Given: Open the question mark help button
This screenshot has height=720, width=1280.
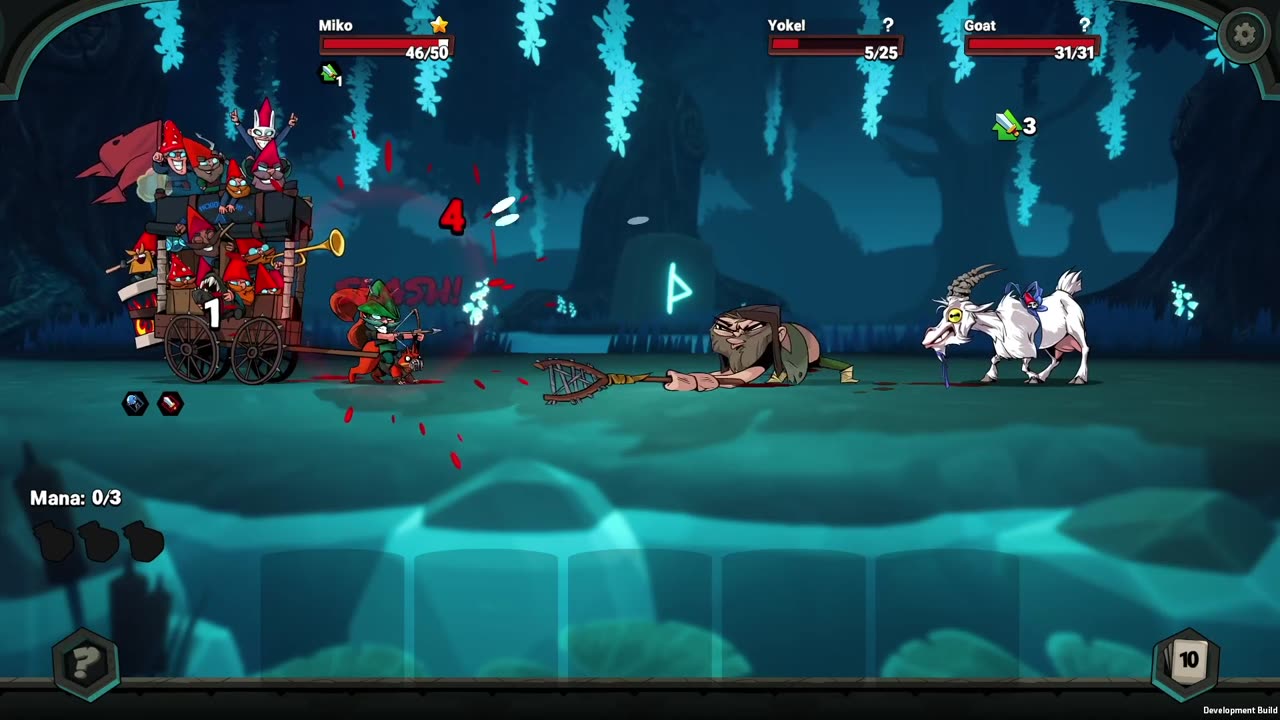Looking at the screenshot, I should click(x=86, y=662).
